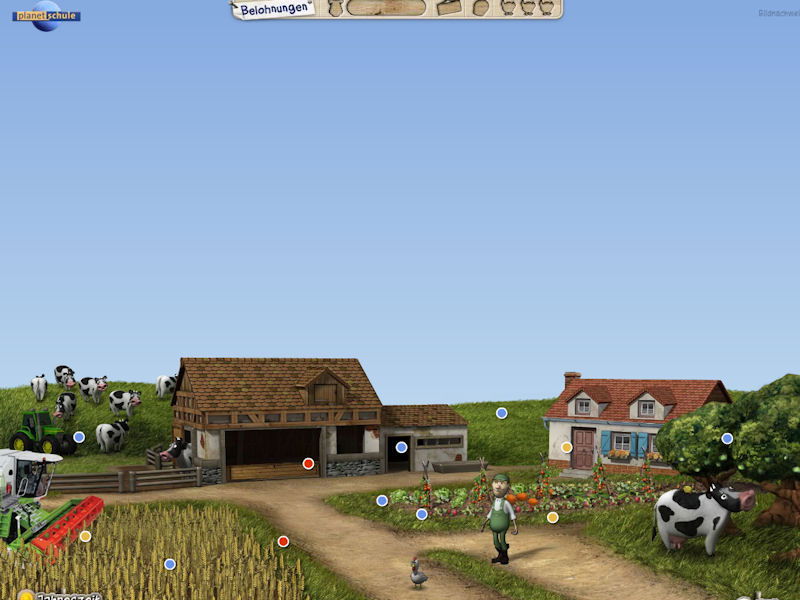This screenshot has height=600, width=800.
Task: Visit the planet schule logo link
Action: coord(46,15)
